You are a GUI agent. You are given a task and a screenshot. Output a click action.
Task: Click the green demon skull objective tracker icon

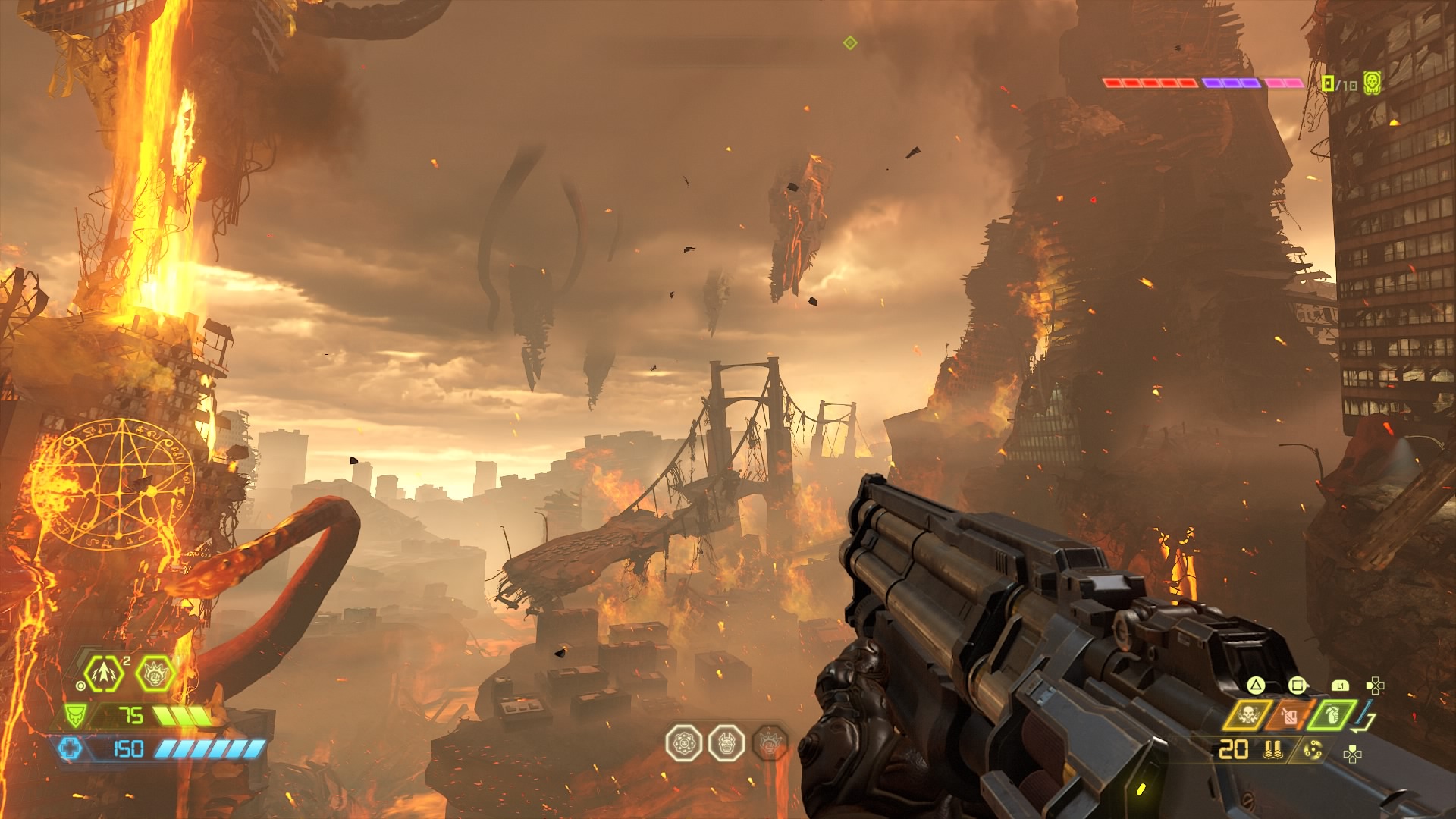point(1372,83)
